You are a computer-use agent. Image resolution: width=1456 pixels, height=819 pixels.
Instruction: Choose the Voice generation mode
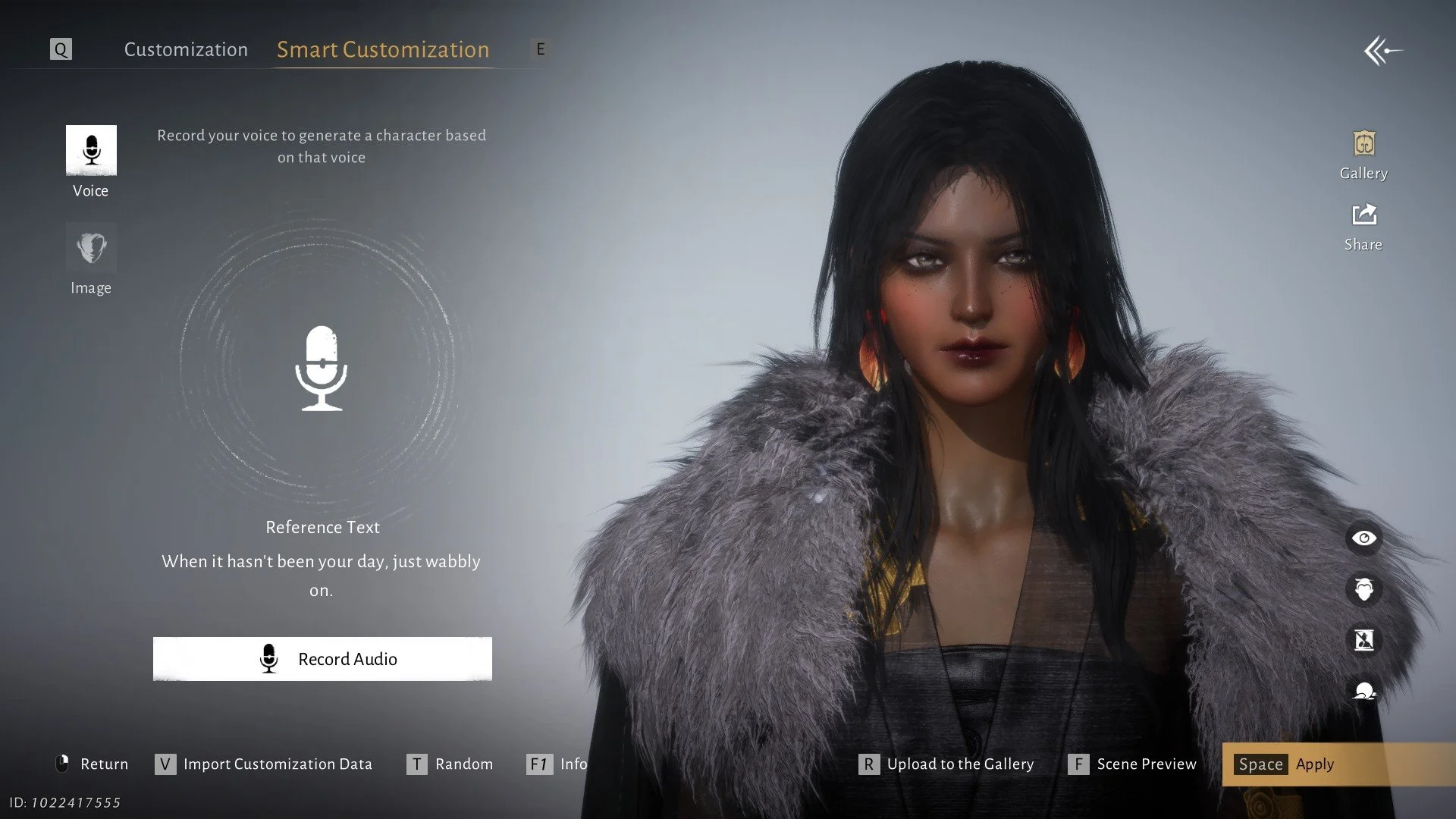point(91,151)
